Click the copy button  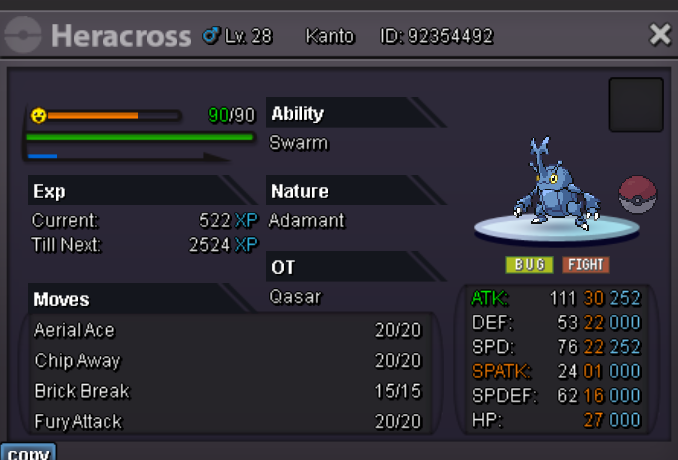click(x=28, y=453)
